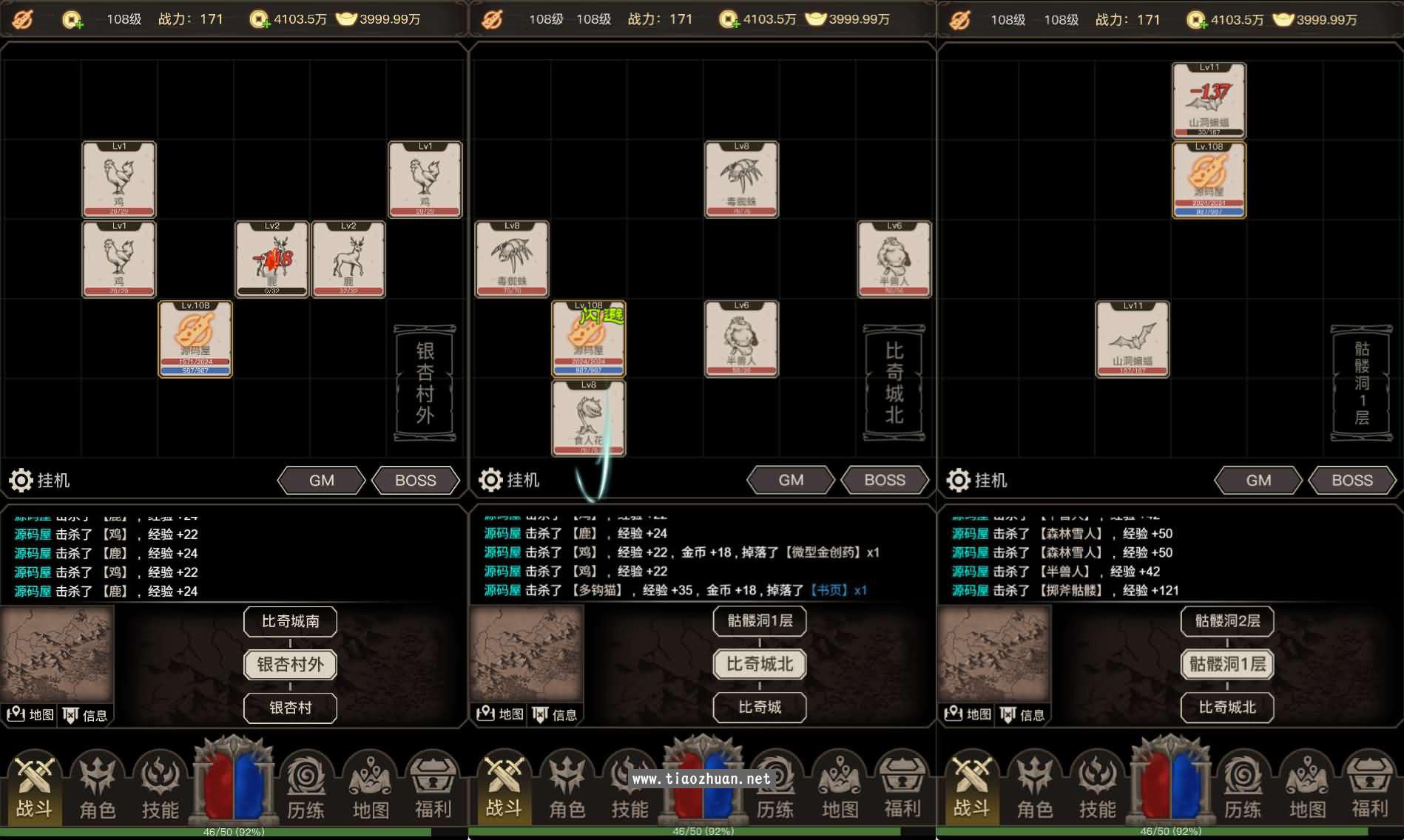The height and width of the screenshot is (840, 1404).
Task: Select the 食人花 monster card
Action: coord(589,418)
